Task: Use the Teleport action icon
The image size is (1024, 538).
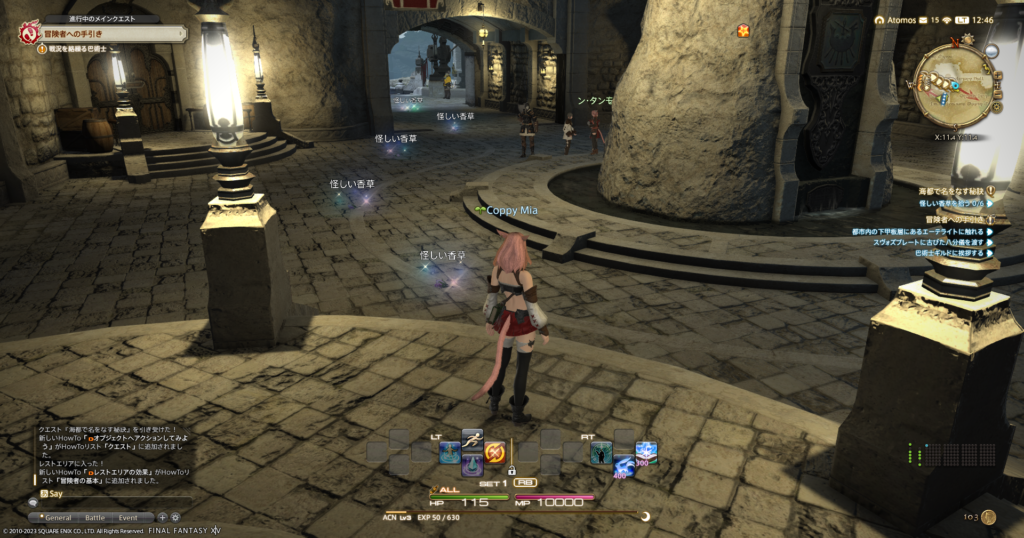Action: pos(450,452)
